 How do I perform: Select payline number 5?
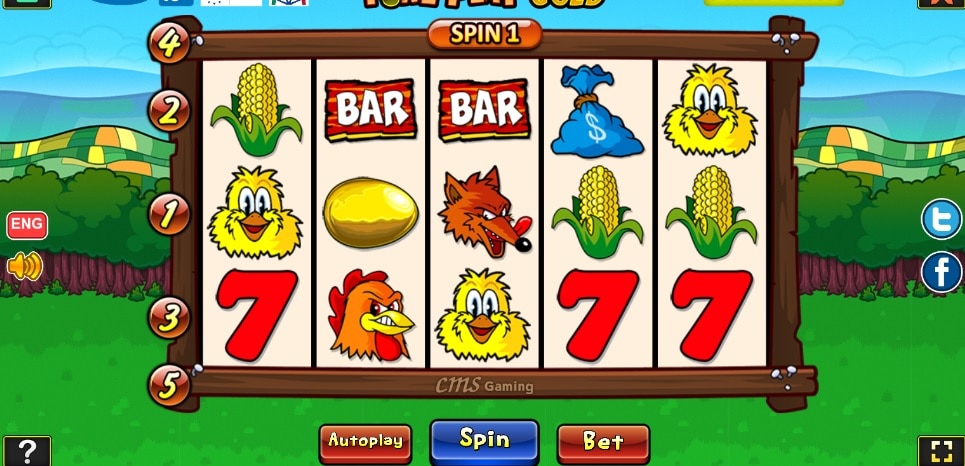point(169,384)
